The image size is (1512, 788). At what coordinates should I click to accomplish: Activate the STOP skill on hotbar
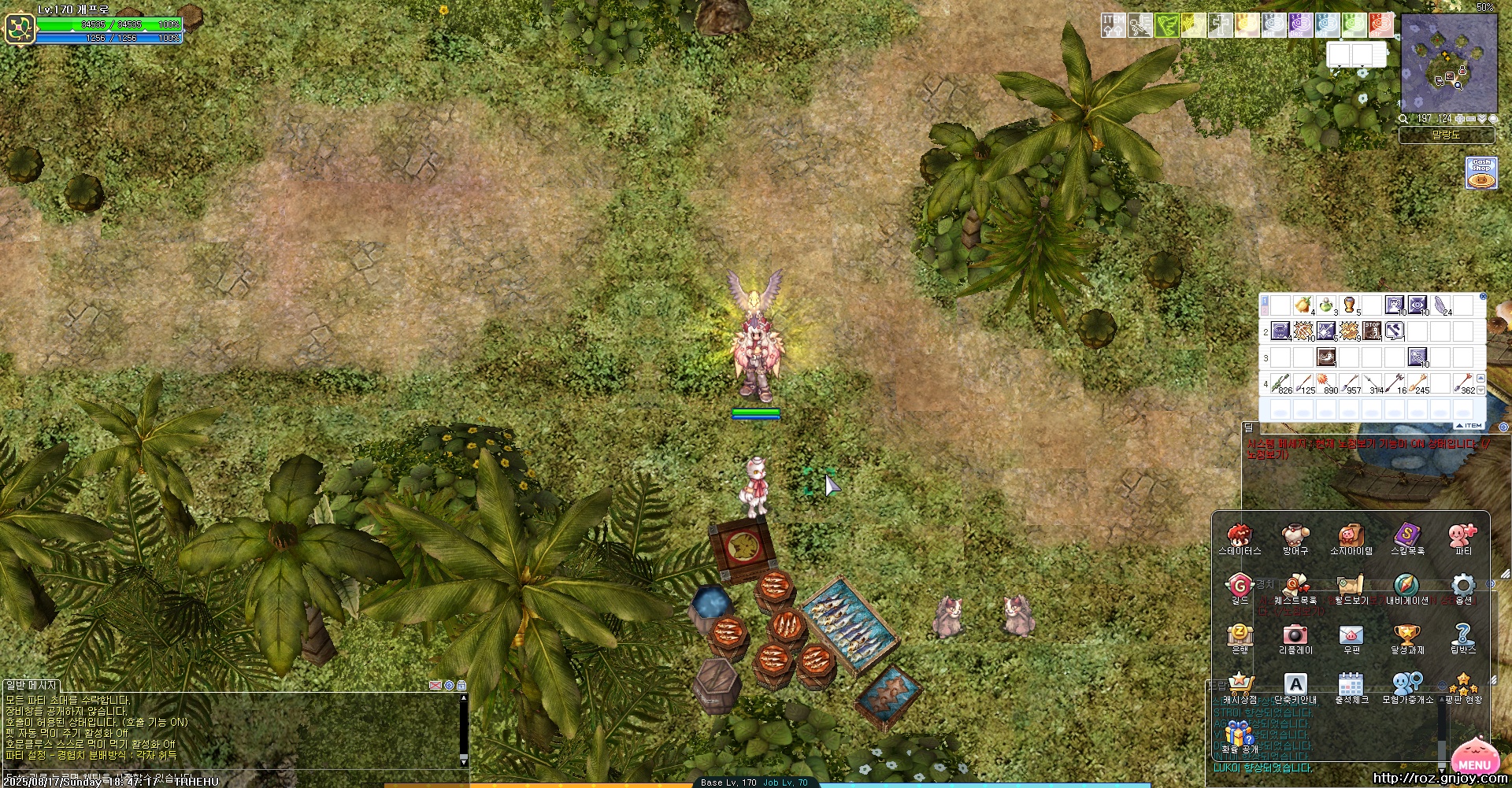tap(1372, 331)
